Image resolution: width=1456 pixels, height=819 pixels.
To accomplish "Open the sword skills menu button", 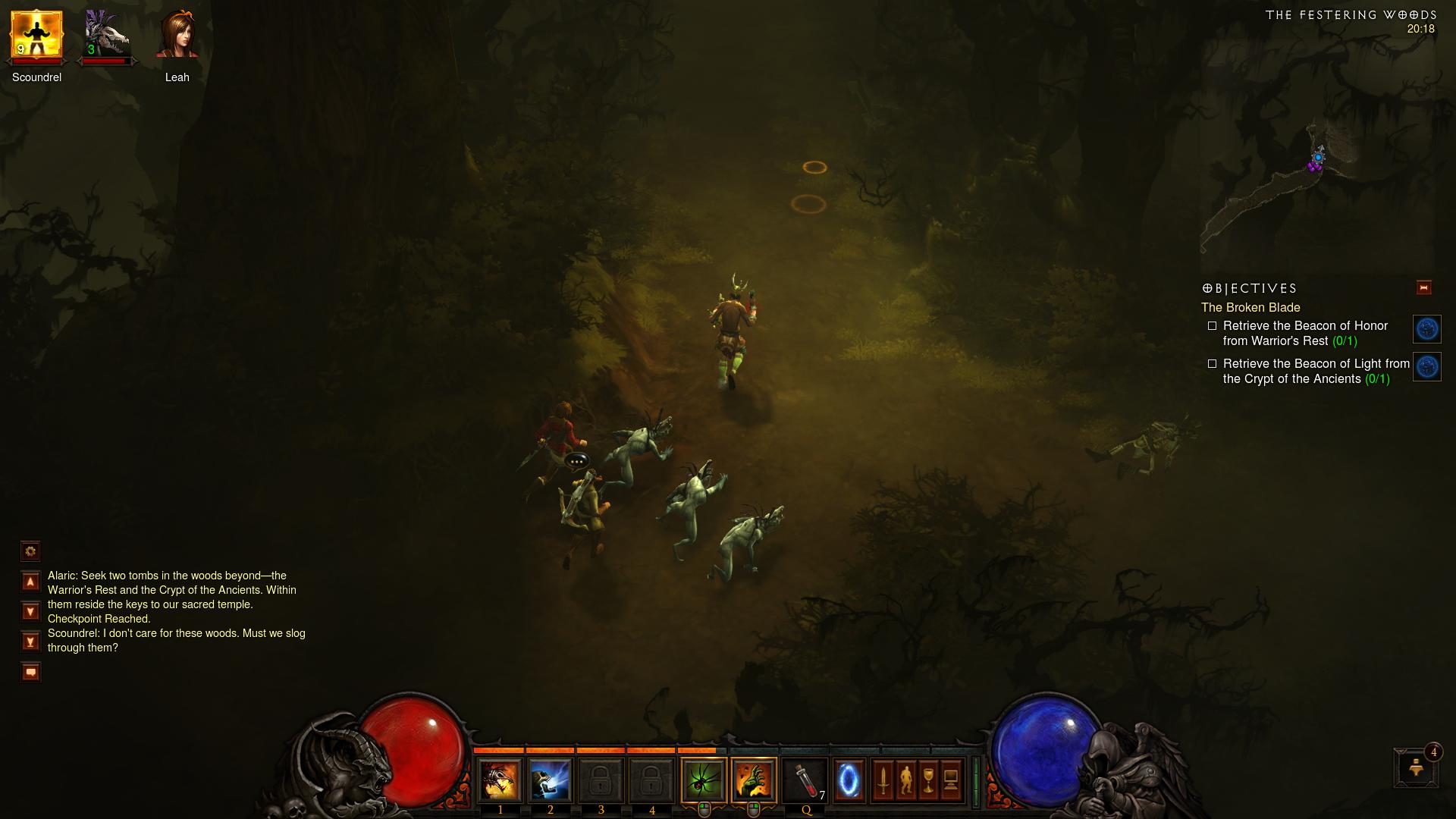I will 883,780.
